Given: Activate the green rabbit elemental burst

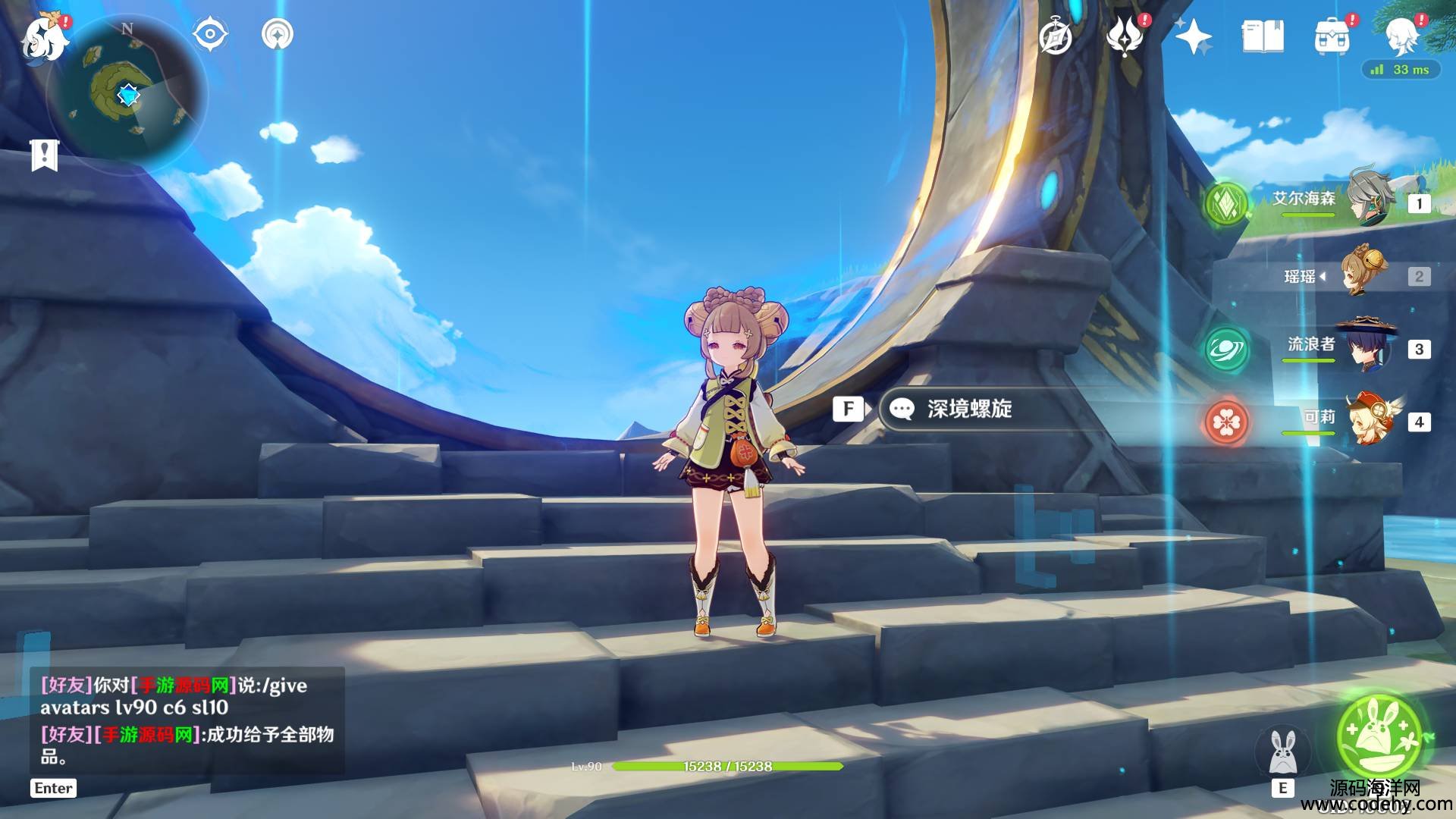Looking at the screenshot, I should [x=1380, y=733].
